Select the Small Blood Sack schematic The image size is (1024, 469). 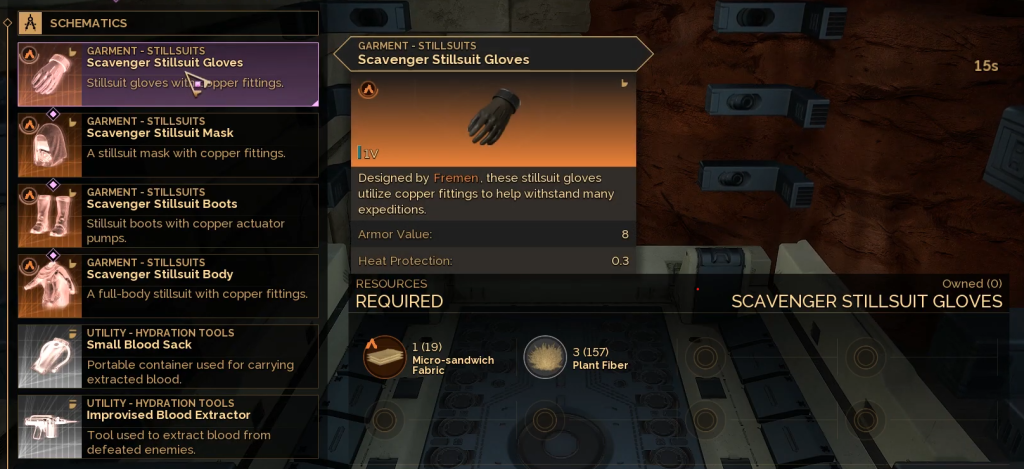click(168, 356)
